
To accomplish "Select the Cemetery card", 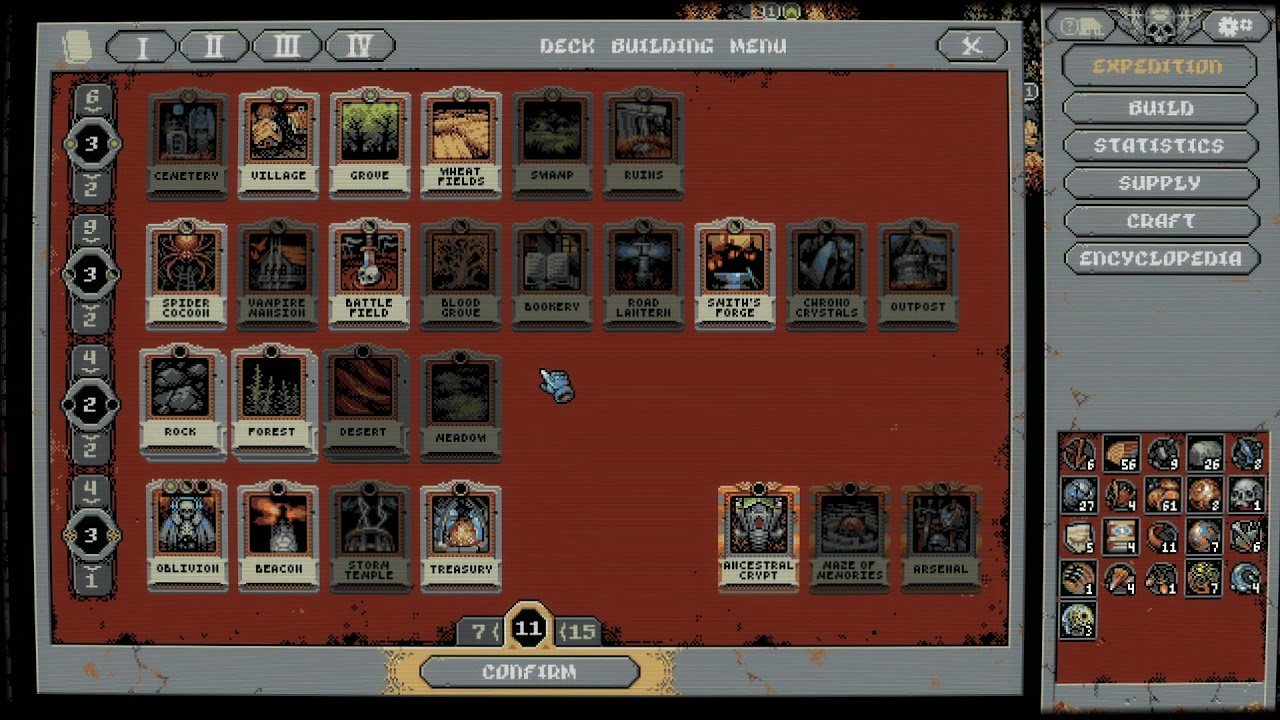I will click(187, 142).
